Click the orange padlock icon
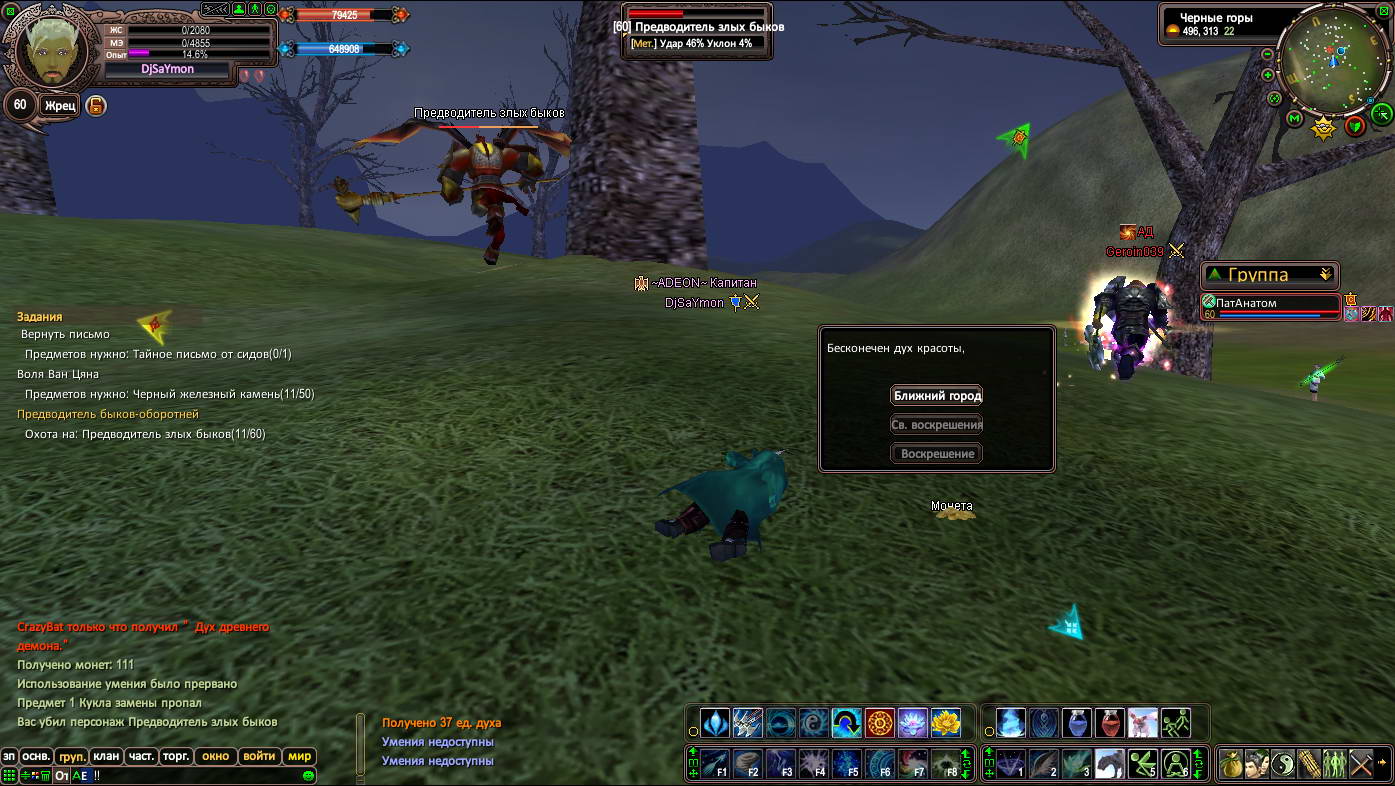 (x=96, y=105)
